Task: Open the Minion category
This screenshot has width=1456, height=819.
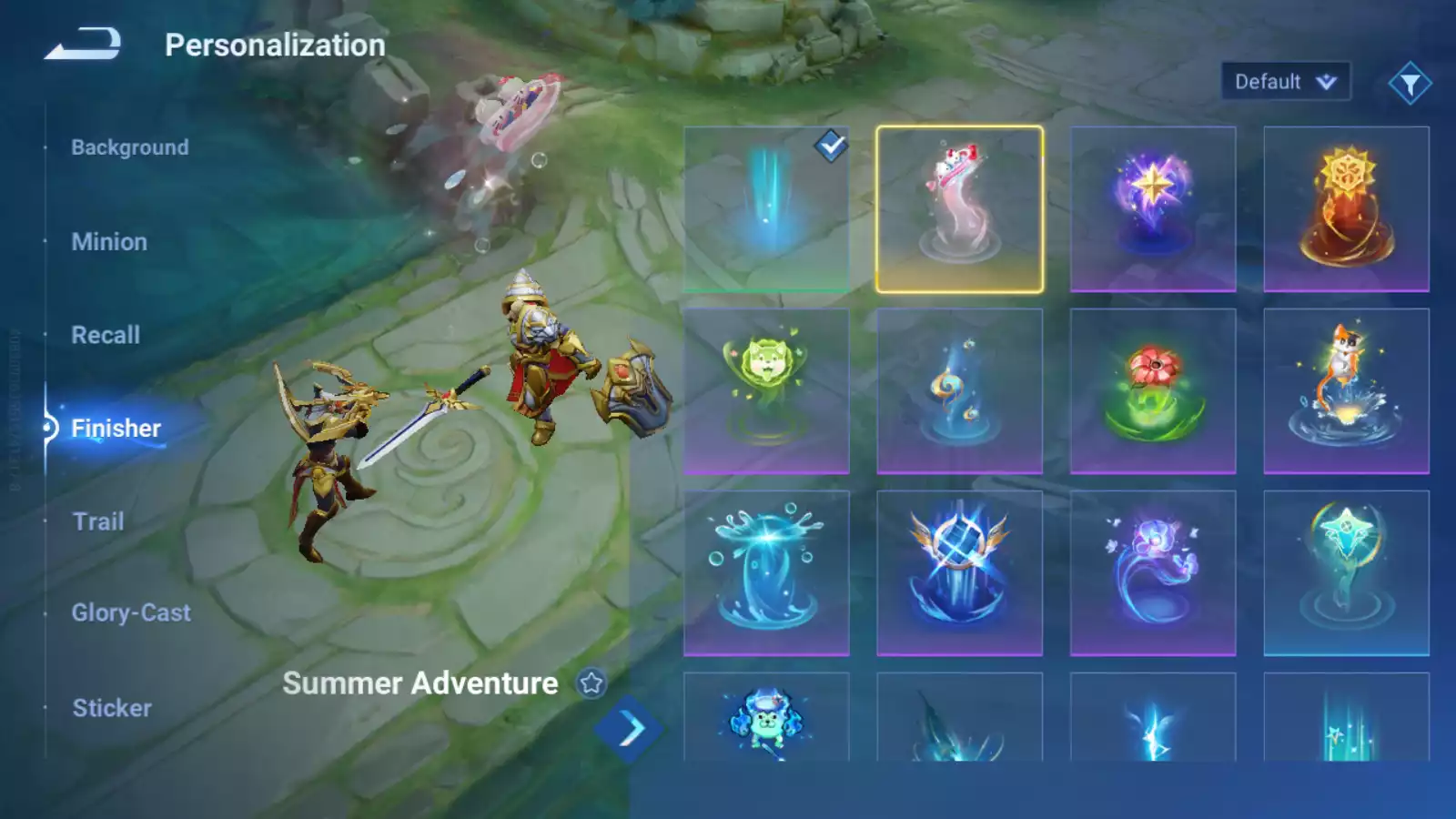Action: [109, 242]
